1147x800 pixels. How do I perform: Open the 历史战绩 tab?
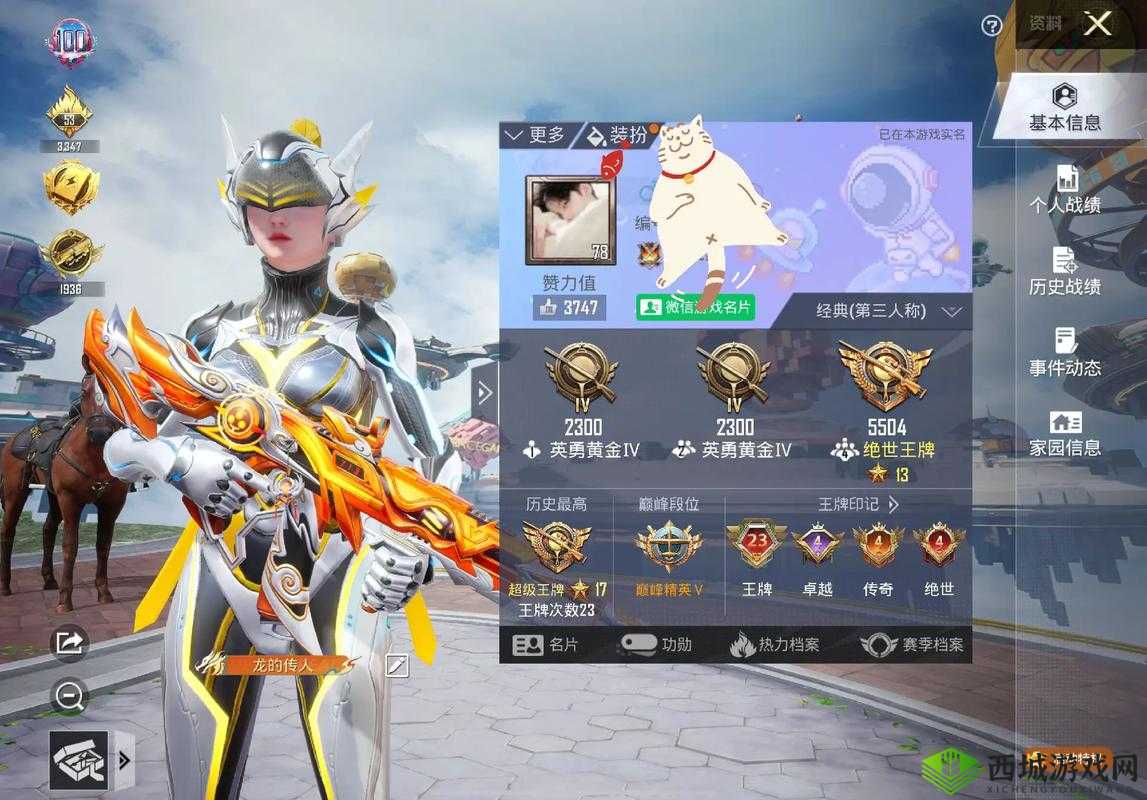click(x=1065, y=272)
